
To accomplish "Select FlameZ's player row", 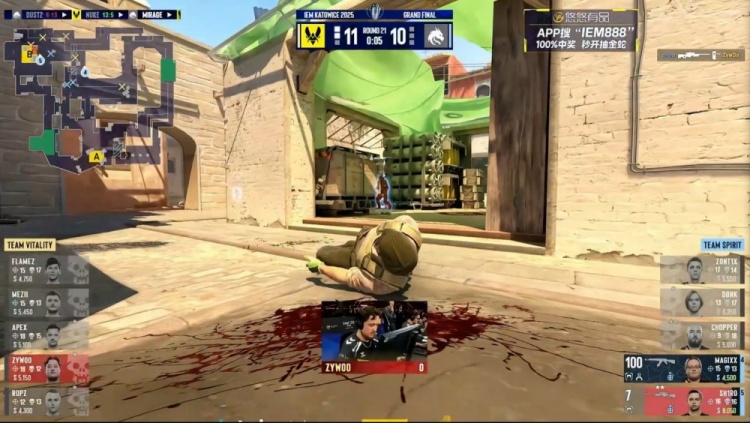I will [45, 270].
